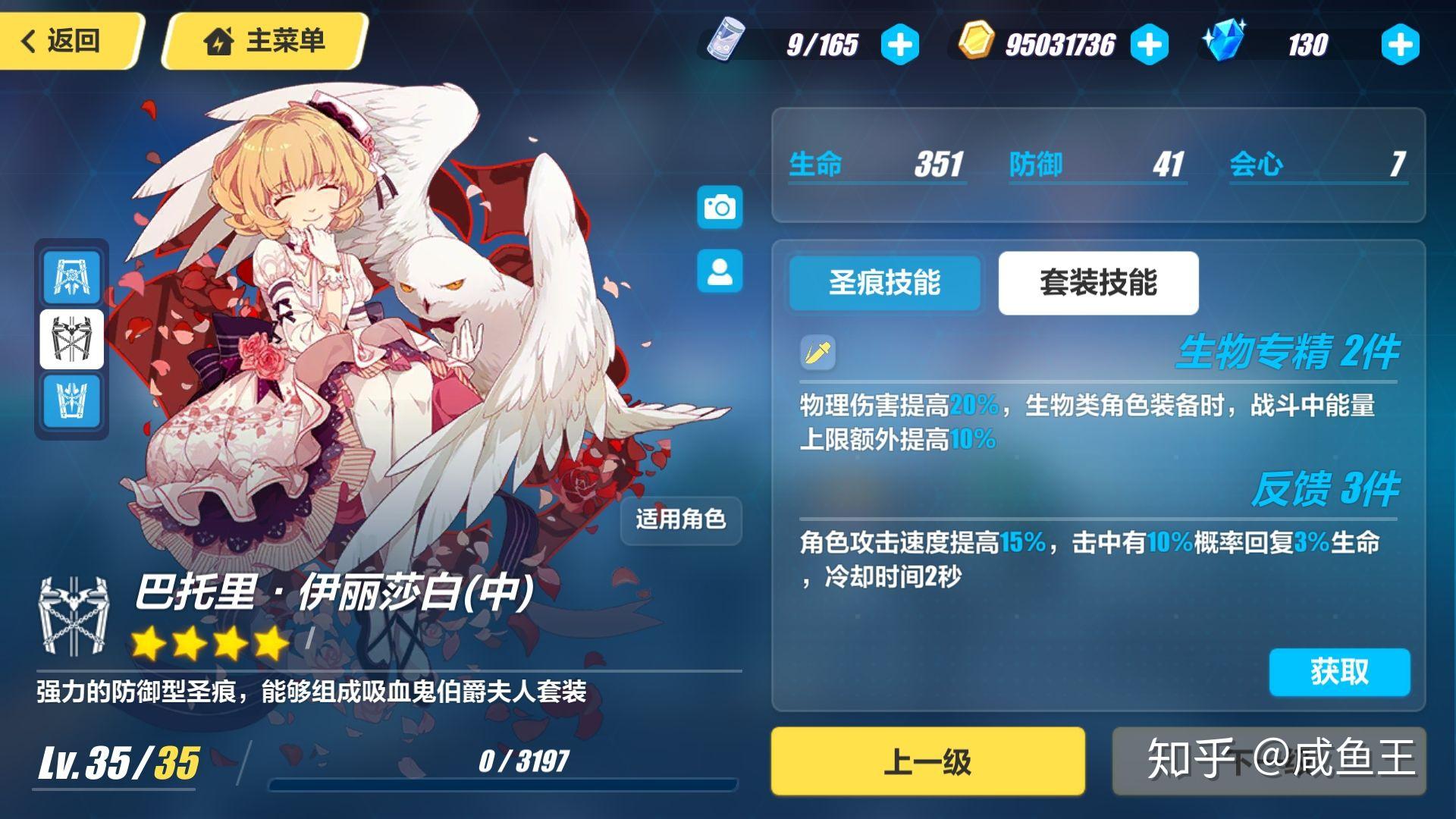Switch to the 圣痕技能 tab
The height and width of the screenshot is (819, 1456).
coord(884,283)
